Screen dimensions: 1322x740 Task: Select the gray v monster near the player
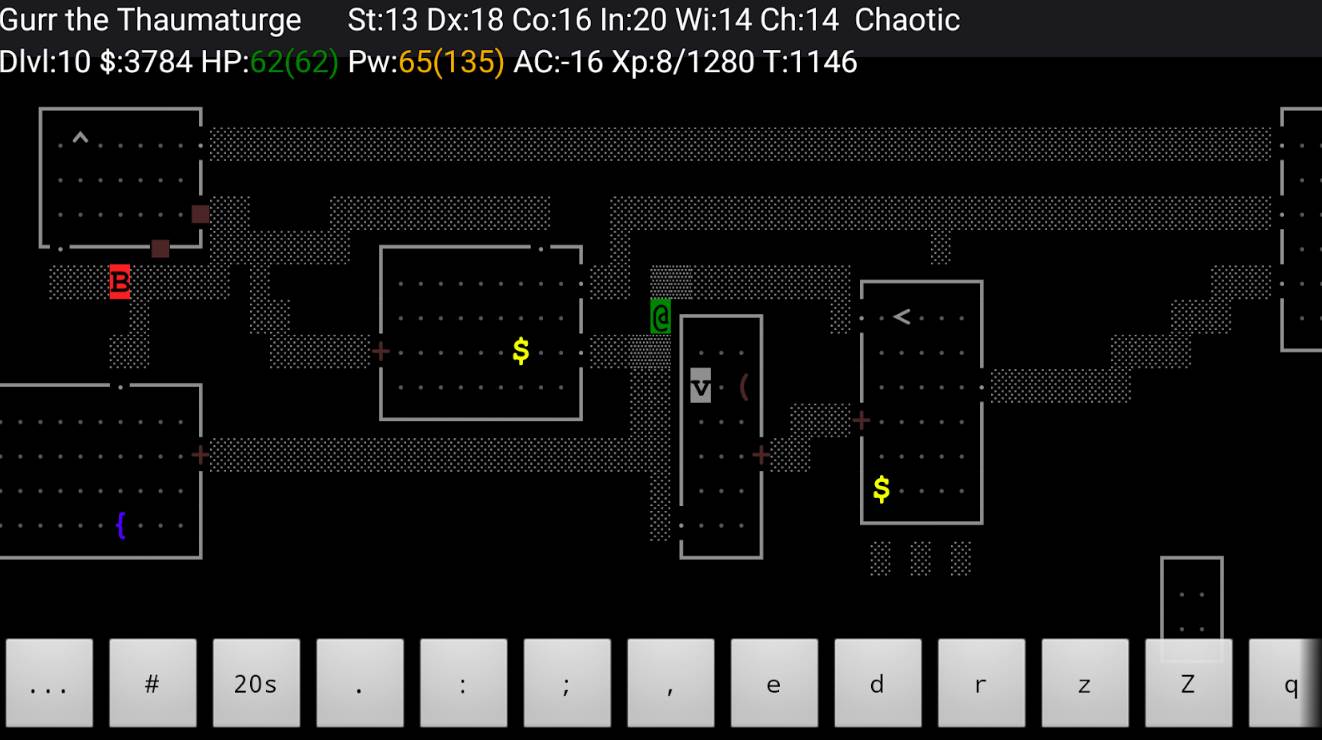point(700,384)
